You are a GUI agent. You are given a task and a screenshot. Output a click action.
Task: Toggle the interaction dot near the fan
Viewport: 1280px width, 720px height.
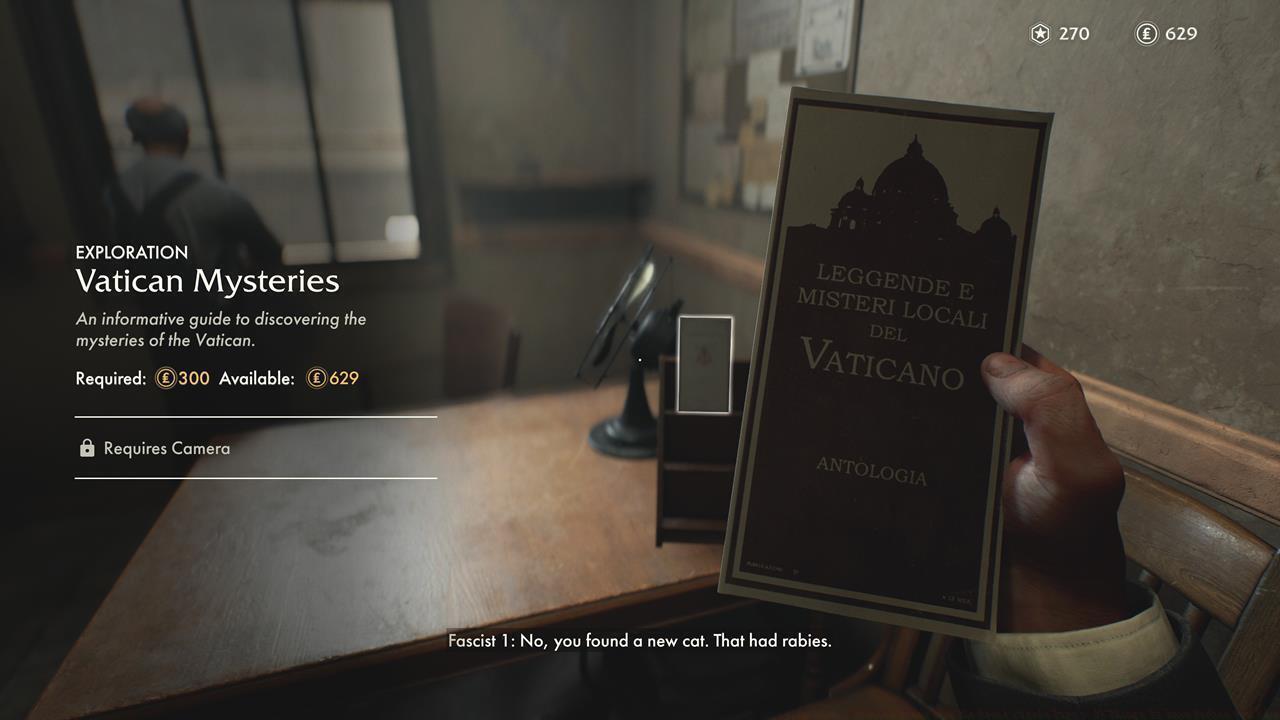point(639,357)
